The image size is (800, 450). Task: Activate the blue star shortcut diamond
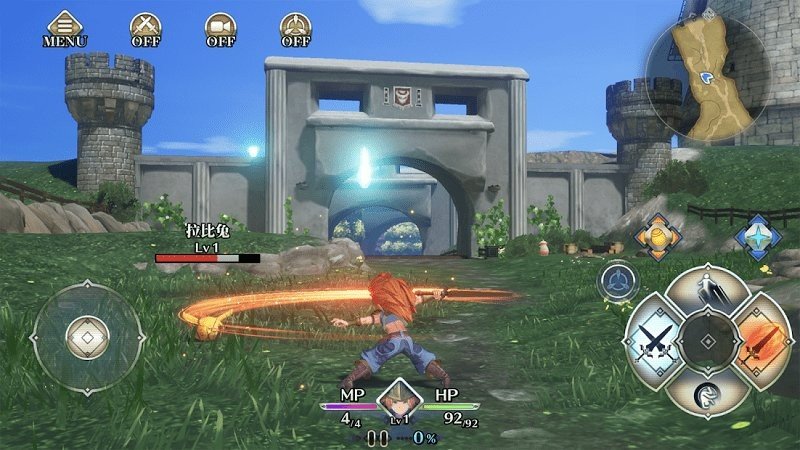756,236
